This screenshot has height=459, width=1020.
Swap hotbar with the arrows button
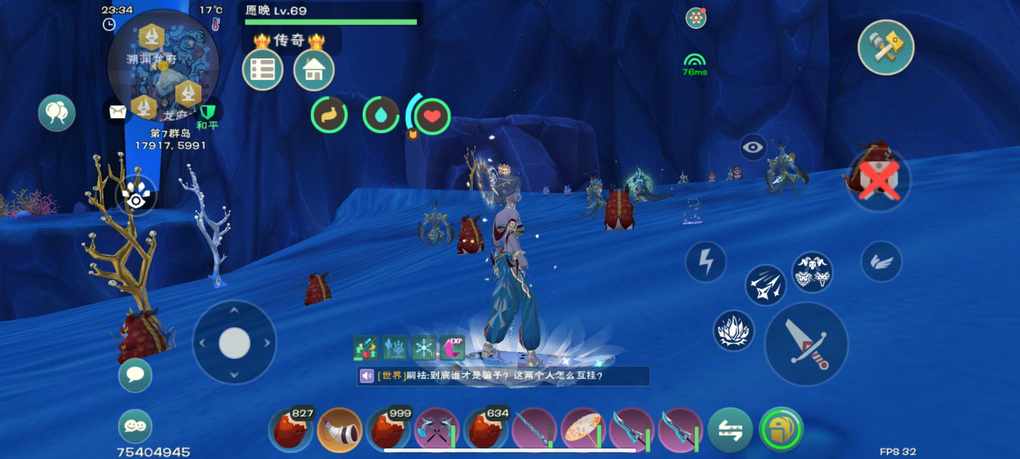click(x=730, y=430)
